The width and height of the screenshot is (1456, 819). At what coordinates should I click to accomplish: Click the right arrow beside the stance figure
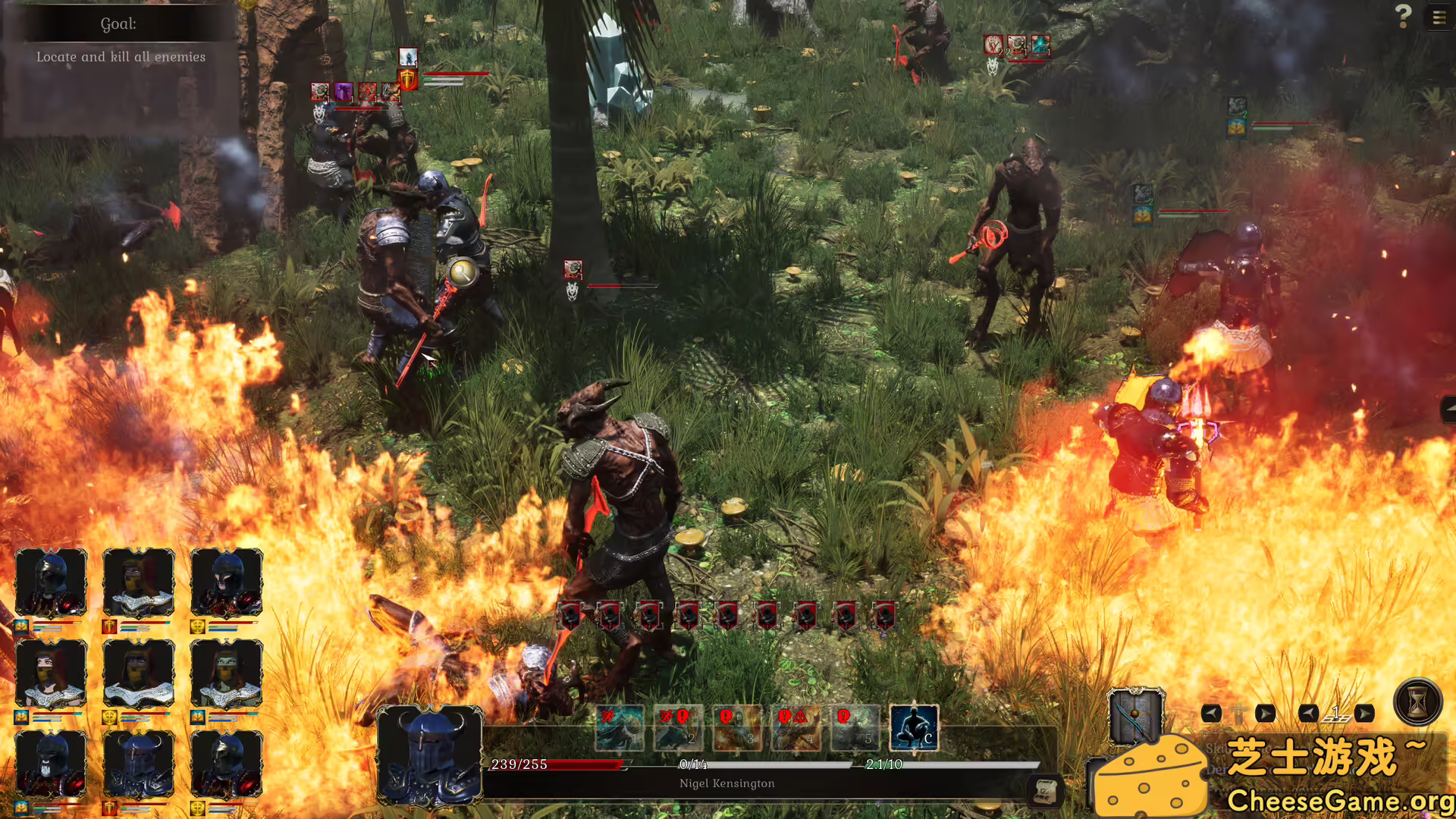point(1265,714)
